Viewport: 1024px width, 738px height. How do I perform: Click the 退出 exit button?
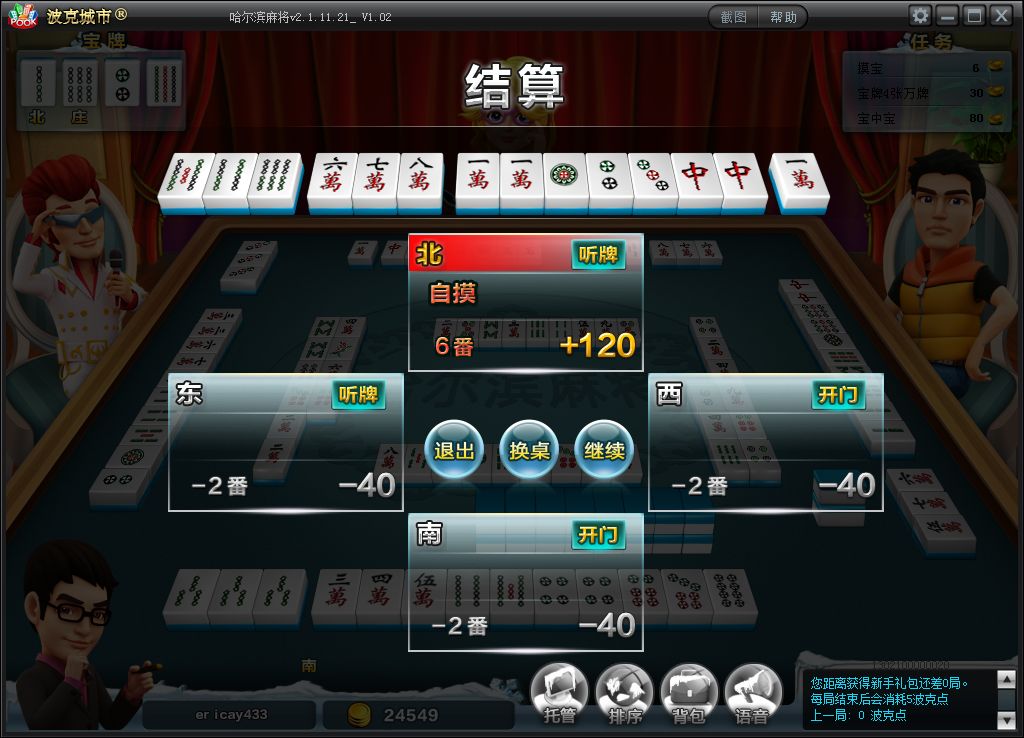pyautogui.click(x=454, y=450)
